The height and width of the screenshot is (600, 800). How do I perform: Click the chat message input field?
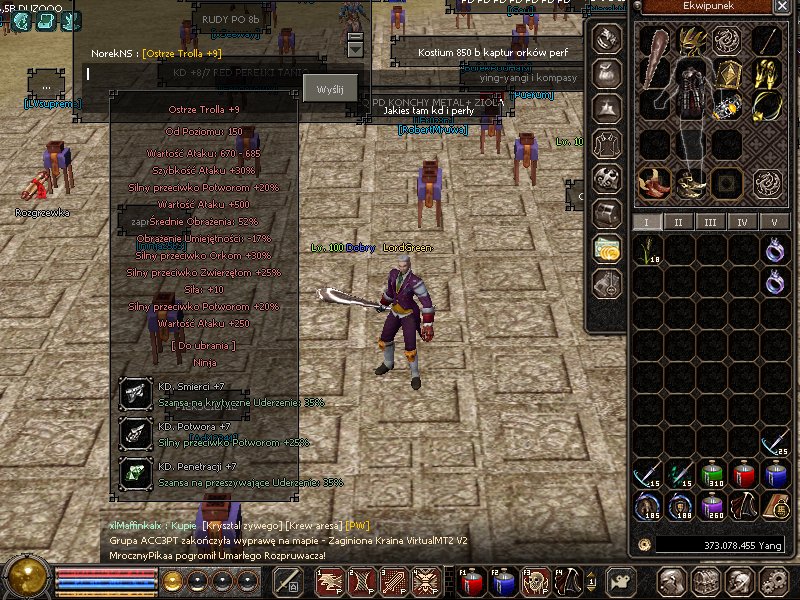point(190,73)
